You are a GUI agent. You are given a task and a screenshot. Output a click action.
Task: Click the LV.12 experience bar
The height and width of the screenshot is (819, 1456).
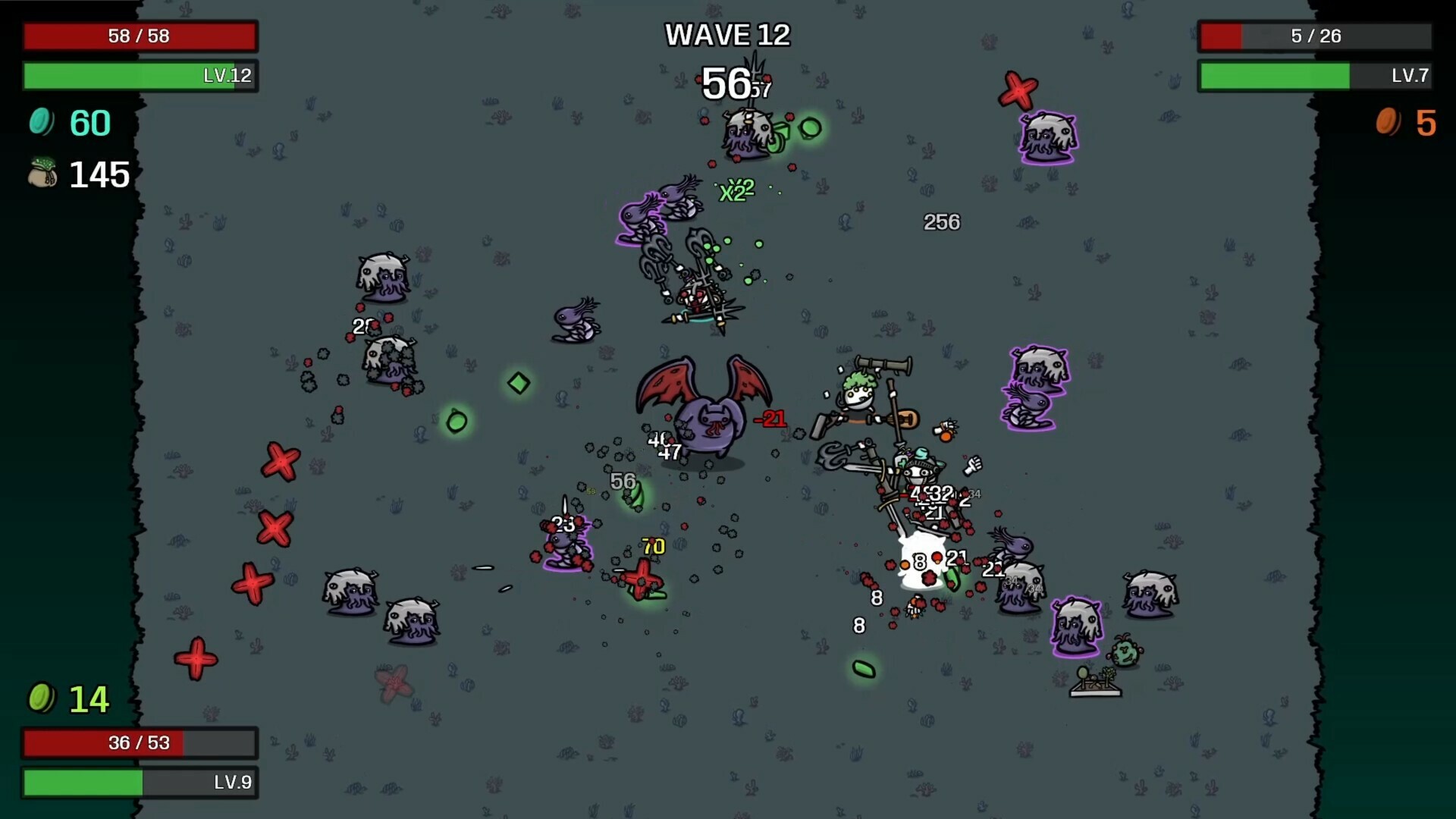coord(139,76)
